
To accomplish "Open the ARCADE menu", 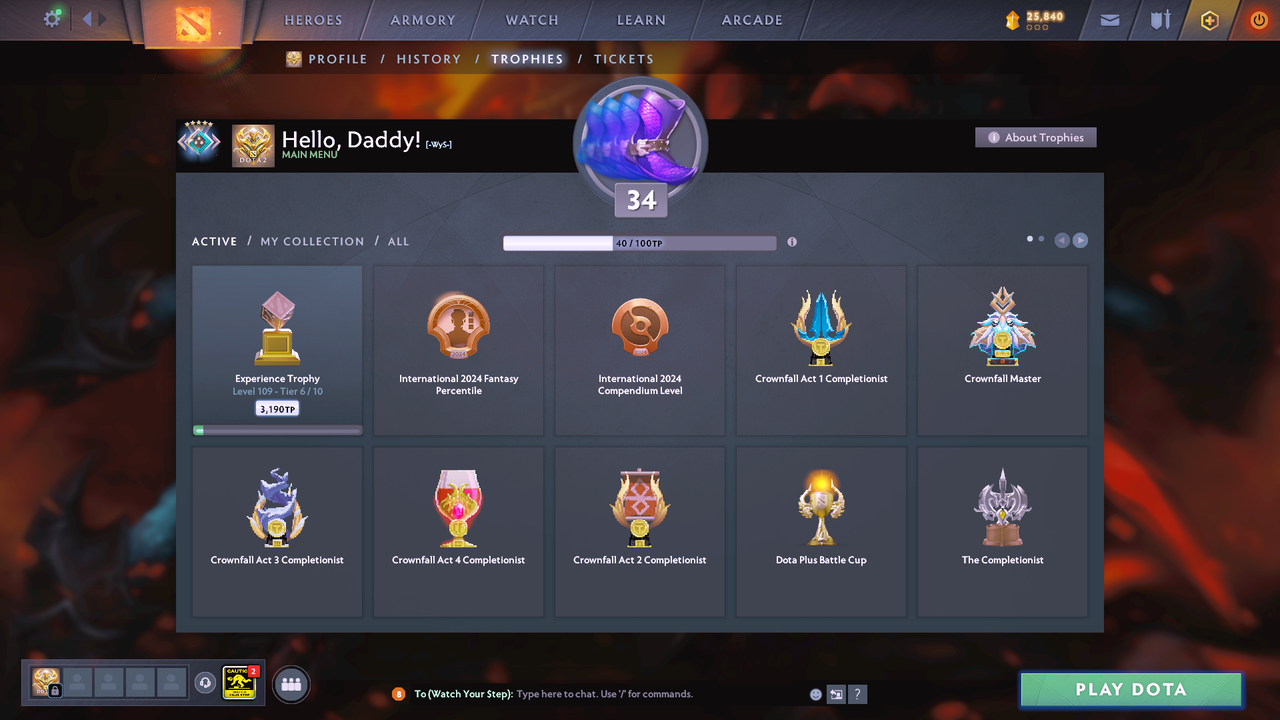I will point(751,19).
